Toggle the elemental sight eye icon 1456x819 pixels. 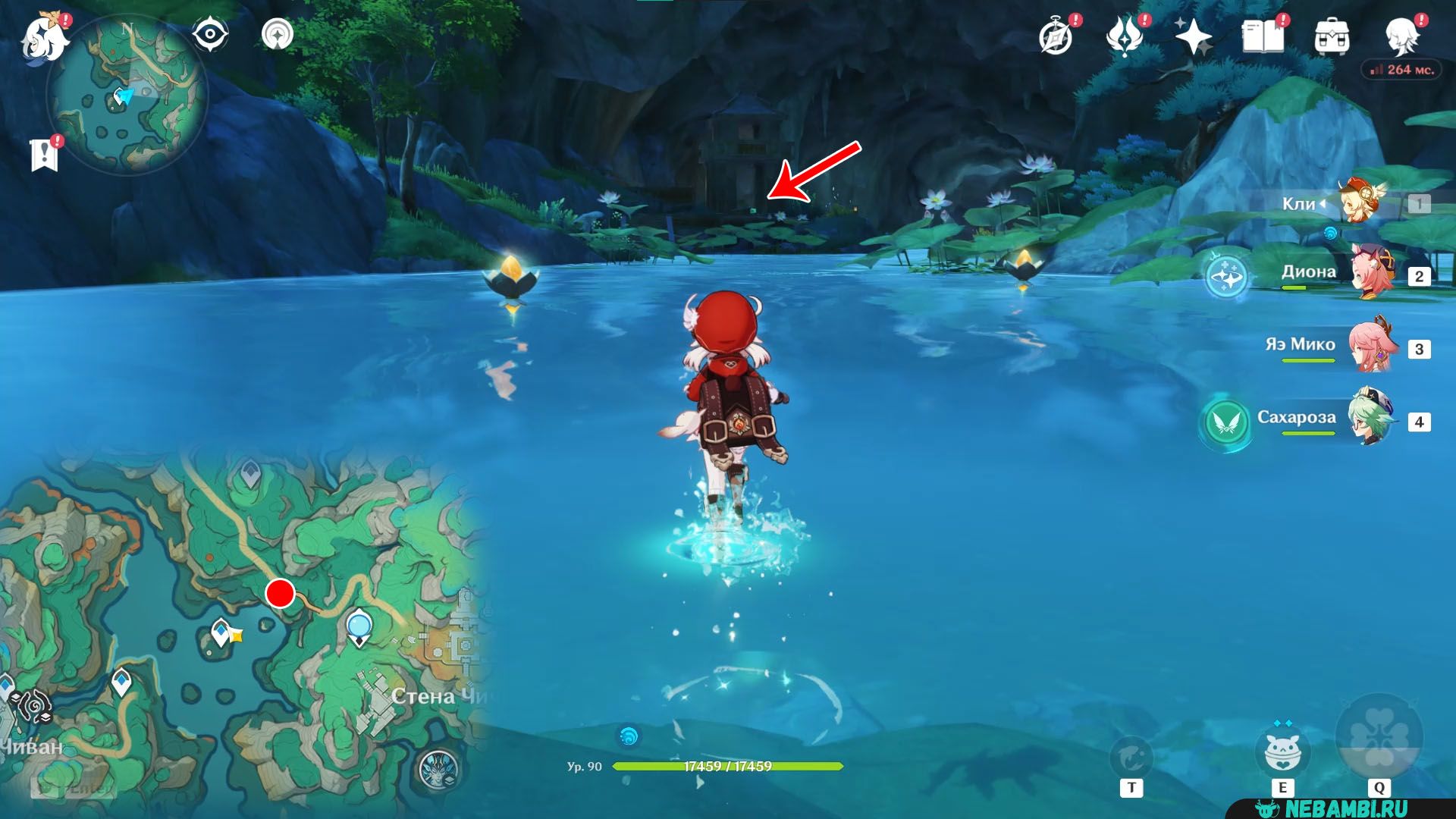pos(209,34)
